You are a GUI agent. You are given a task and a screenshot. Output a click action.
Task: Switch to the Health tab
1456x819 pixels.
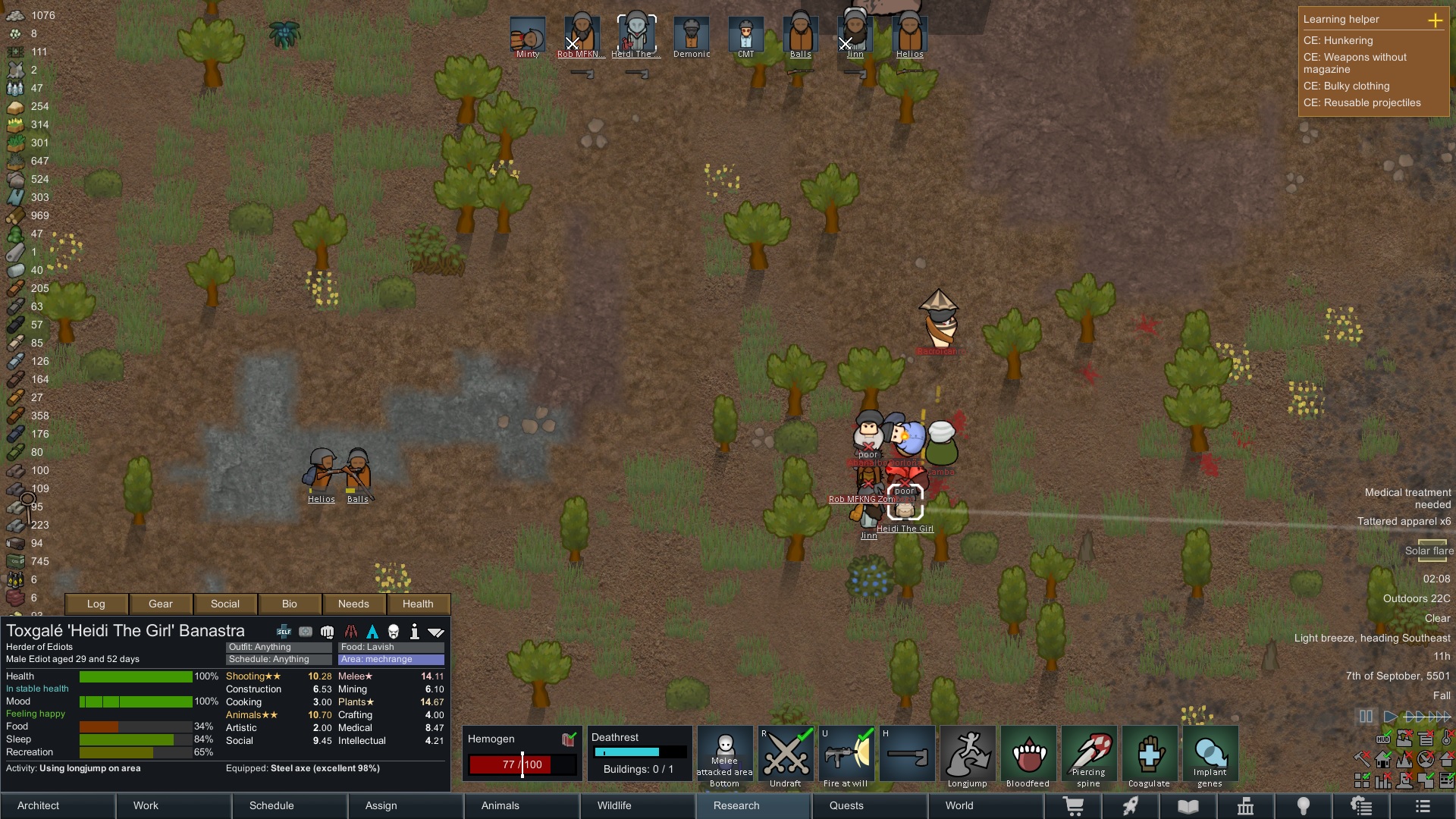[418, 604]
